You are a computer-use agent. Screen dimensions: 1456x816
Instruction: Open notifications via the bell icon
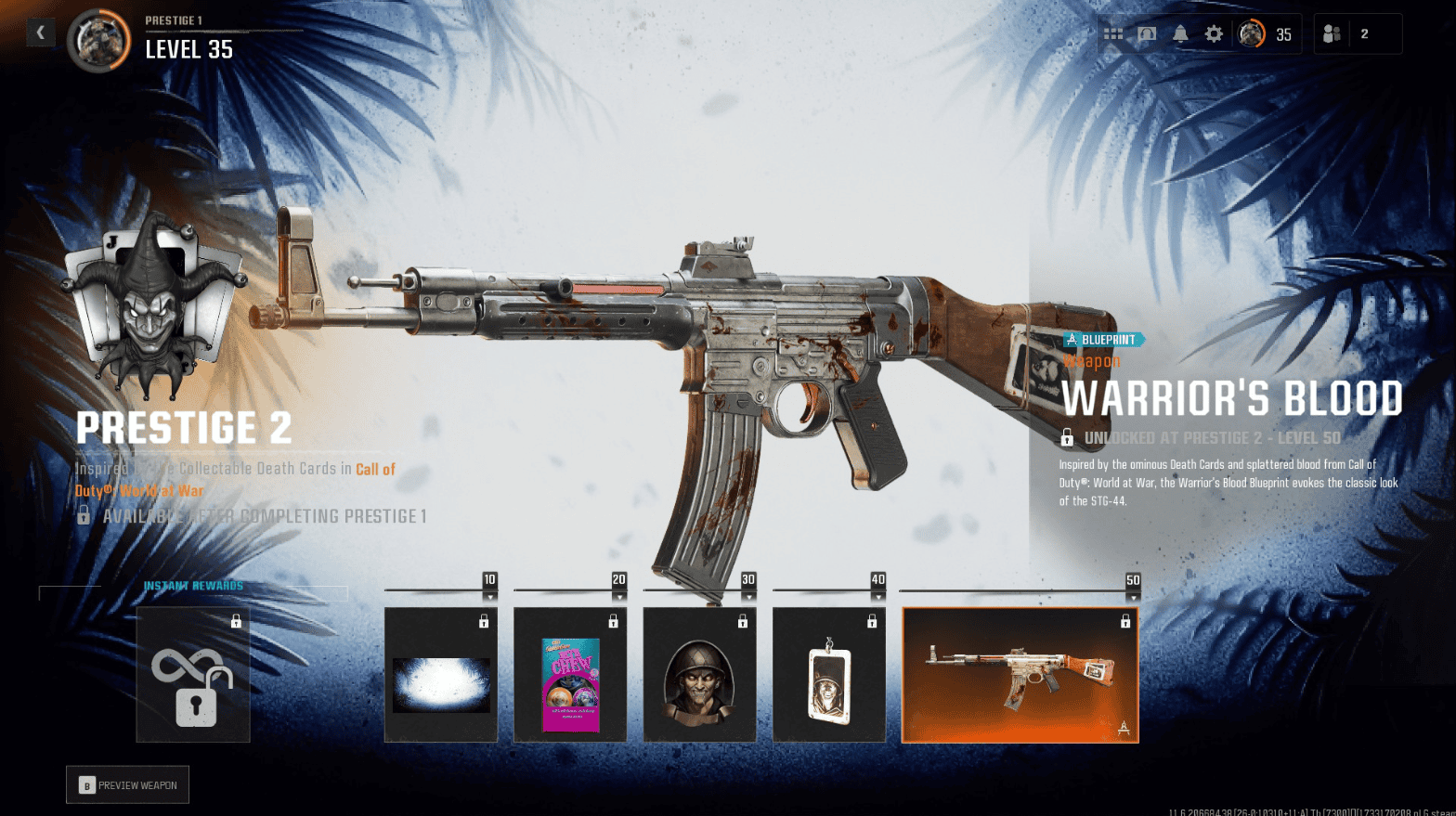[1179, 32]
